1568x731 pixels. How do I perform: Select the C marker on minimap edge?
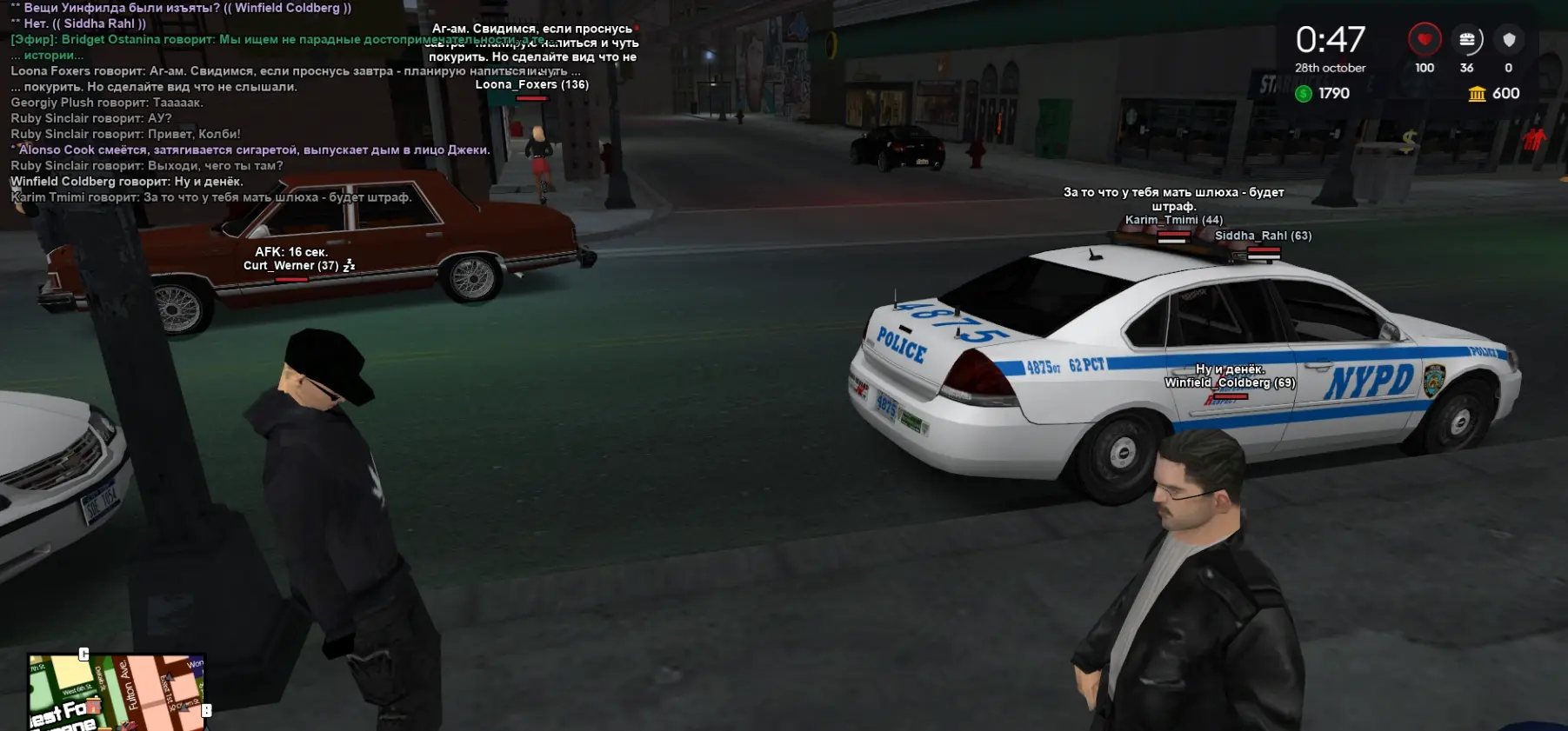click(83, 654)
